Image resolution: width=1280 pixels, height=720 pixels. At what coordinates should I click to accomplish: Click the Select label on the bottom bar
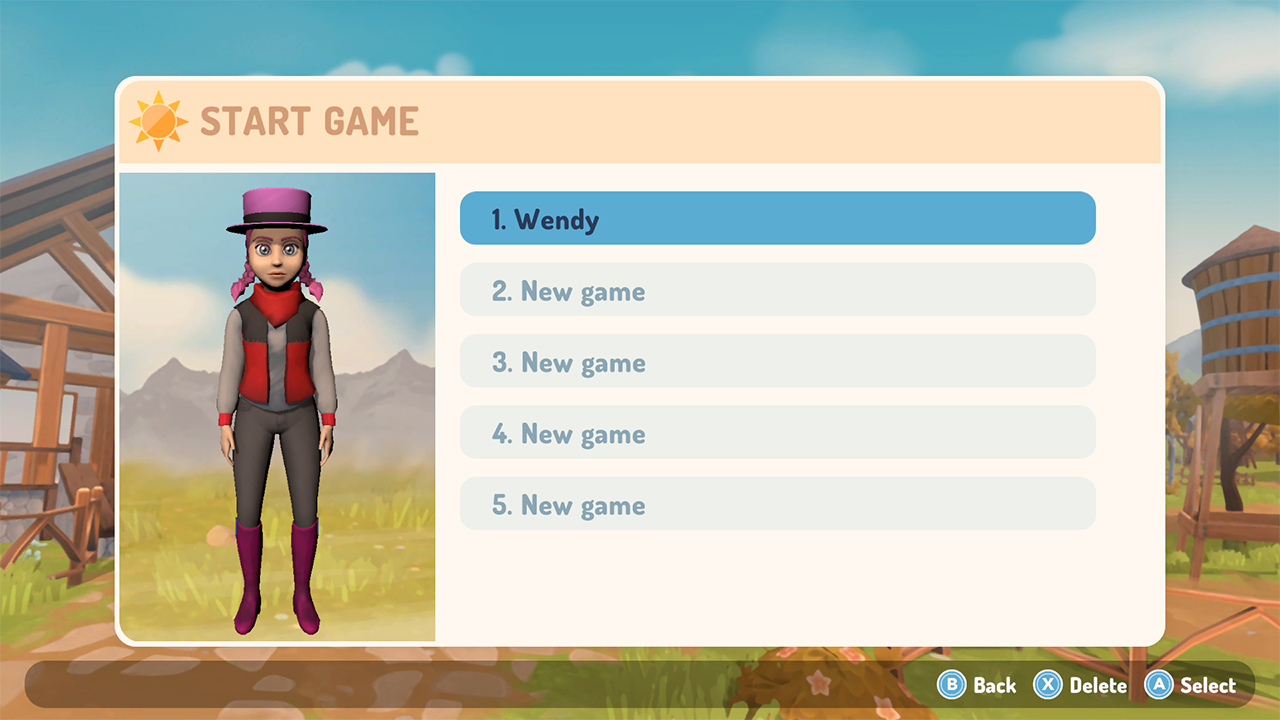1207,686
